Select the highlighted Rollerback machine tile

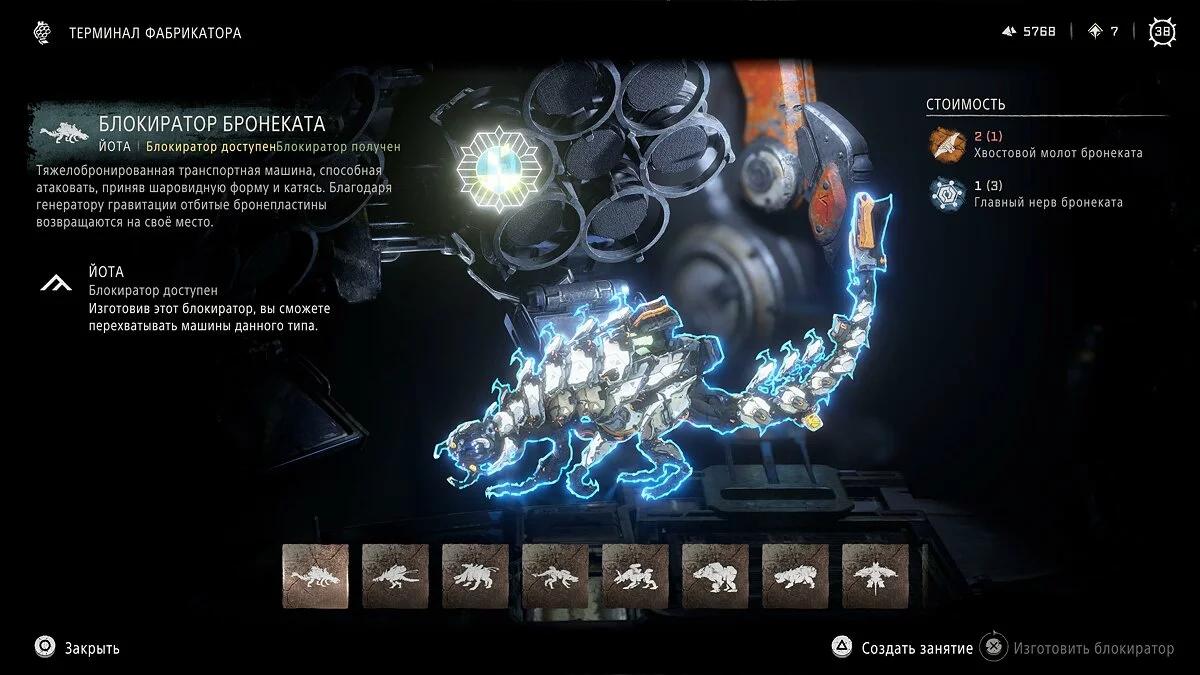(315, 576)
